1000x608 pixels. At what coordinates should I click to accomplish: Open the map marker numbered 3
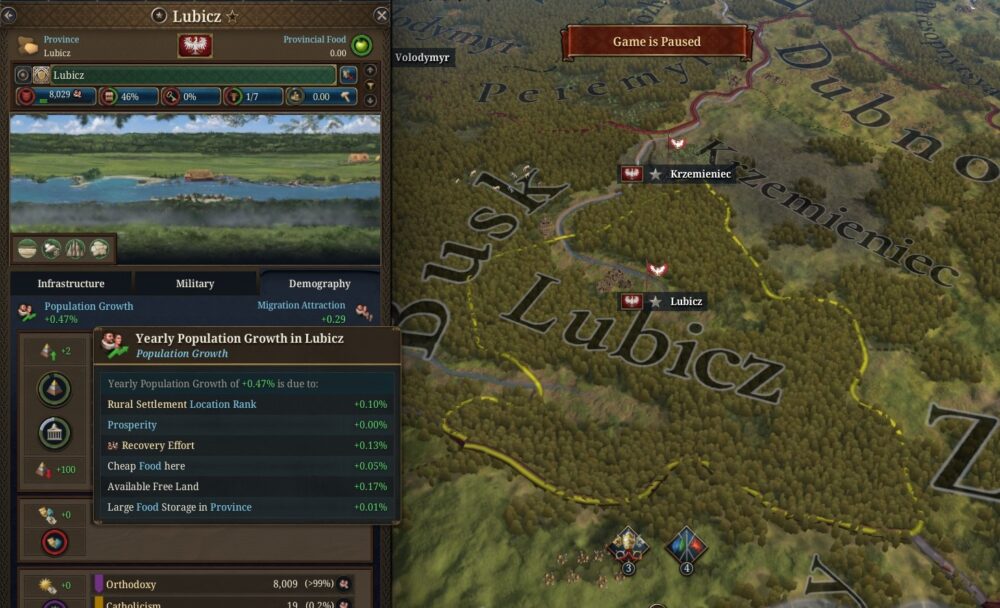(629, 546)
